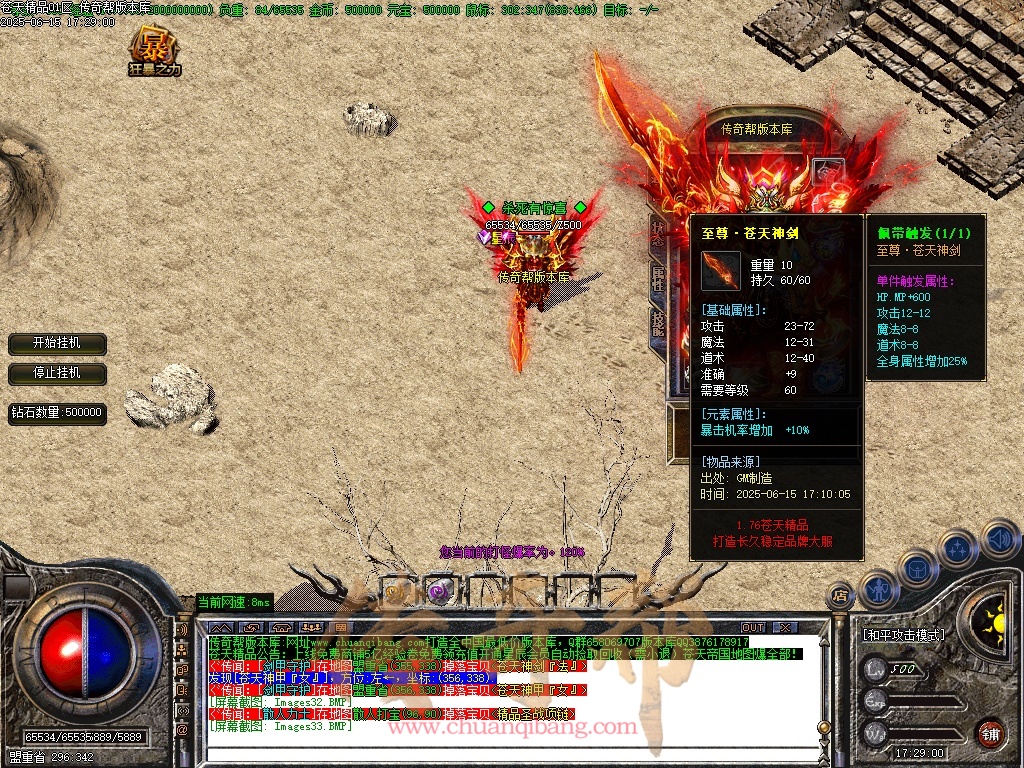Open the bag via the chest icon

917,568
